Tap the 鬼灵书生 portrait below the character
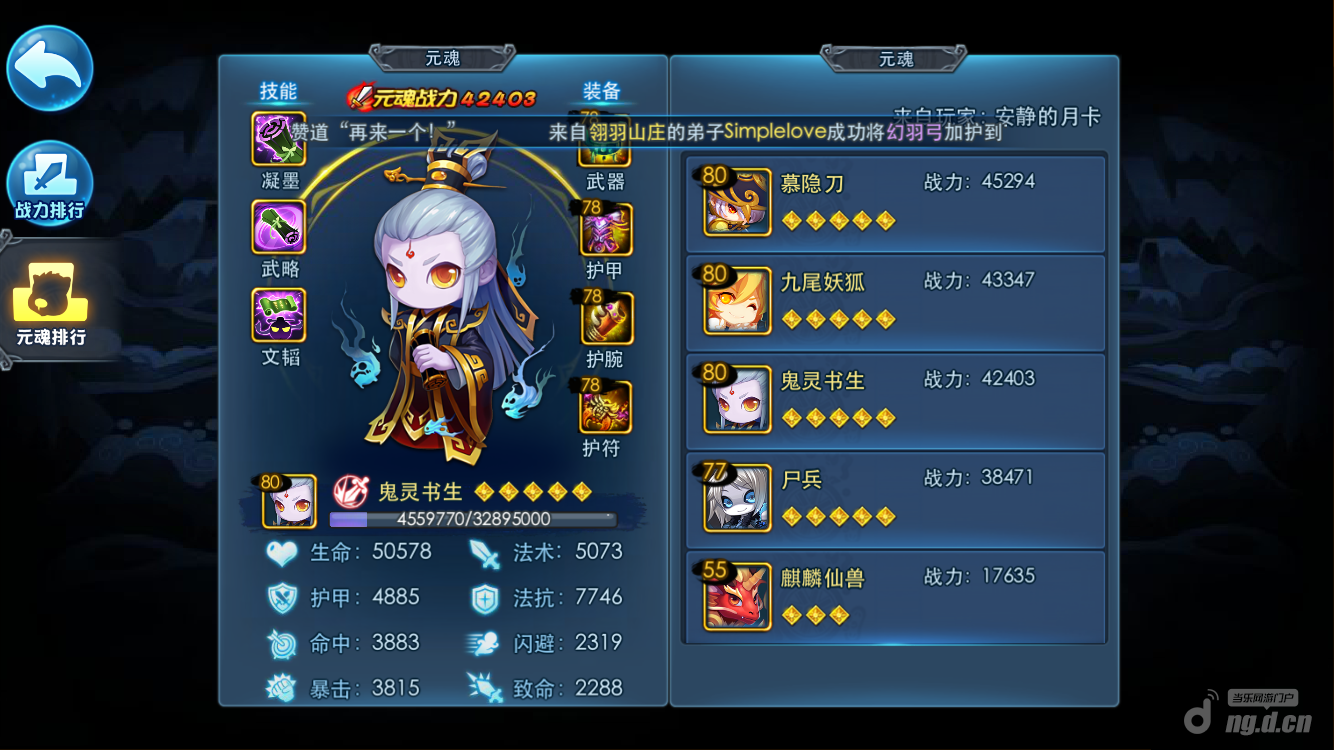The image size is (1334, 750). (x=289, y=501)
